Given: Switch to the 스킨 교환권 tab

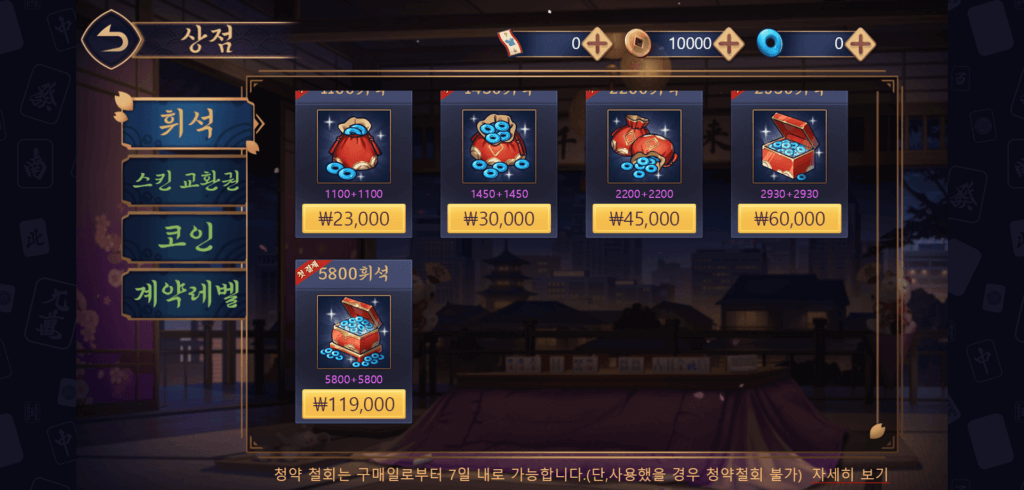Looking at the screenshot, I should [x=185, y=181].
